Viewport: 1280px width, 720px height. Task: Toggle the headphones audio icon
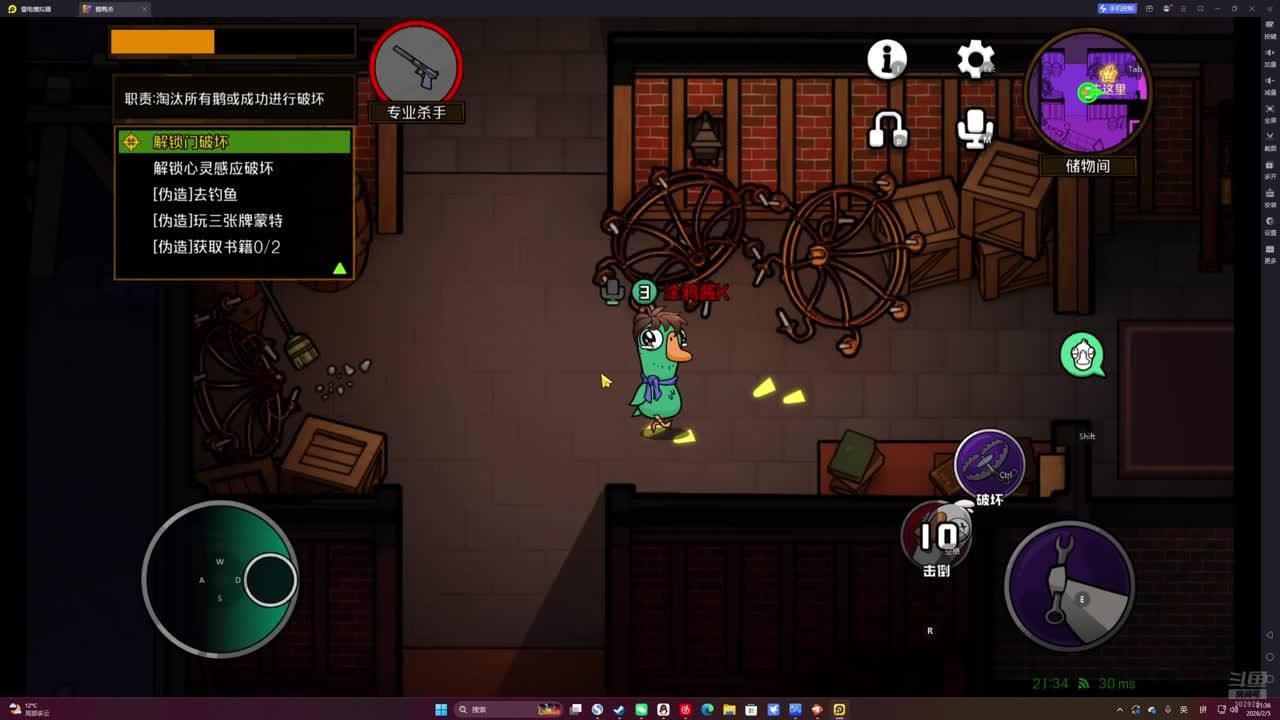click(887, 129)
